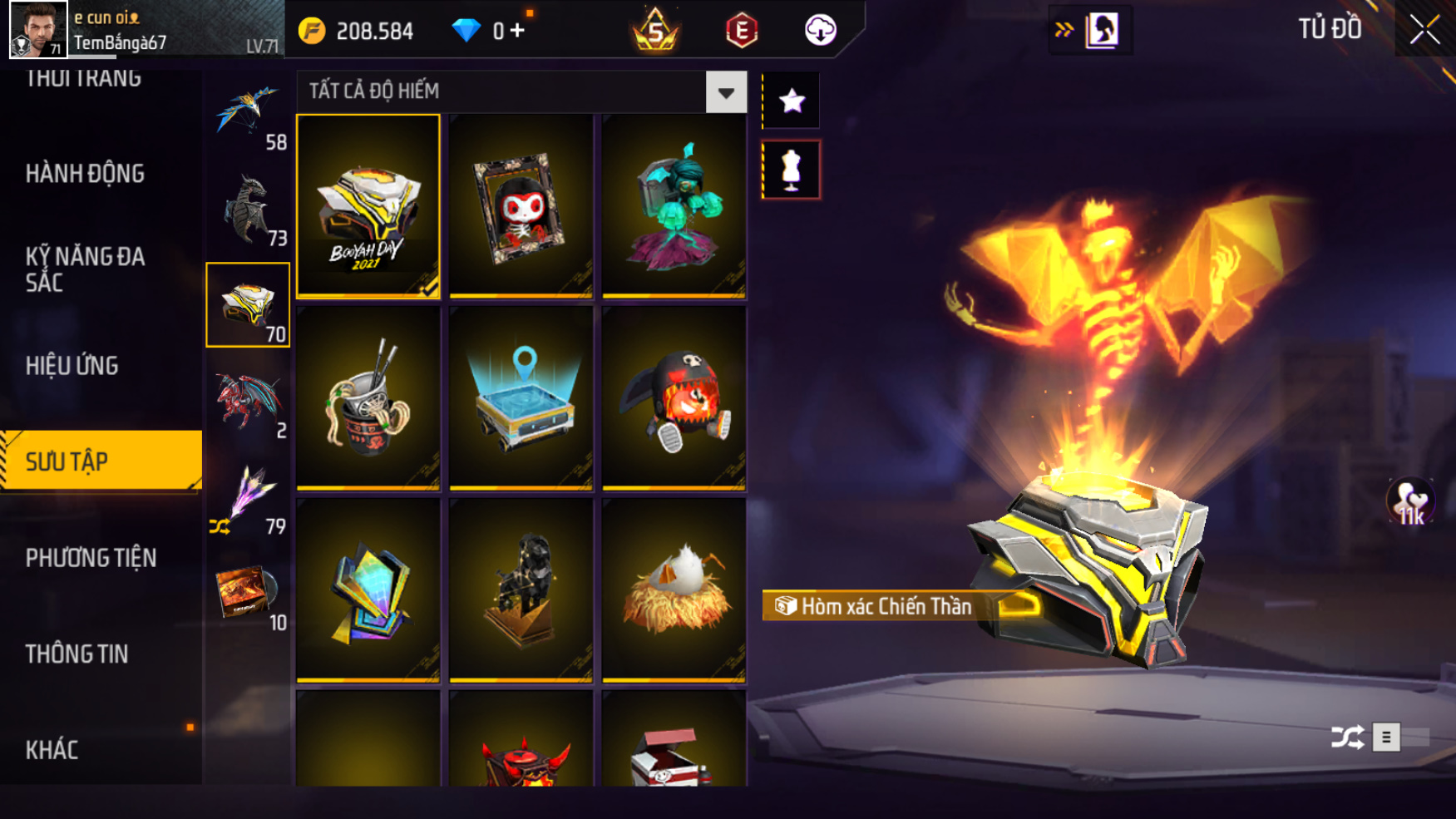
Task: Switch to the Hành Động tab
Action: (x=85, y=174)
